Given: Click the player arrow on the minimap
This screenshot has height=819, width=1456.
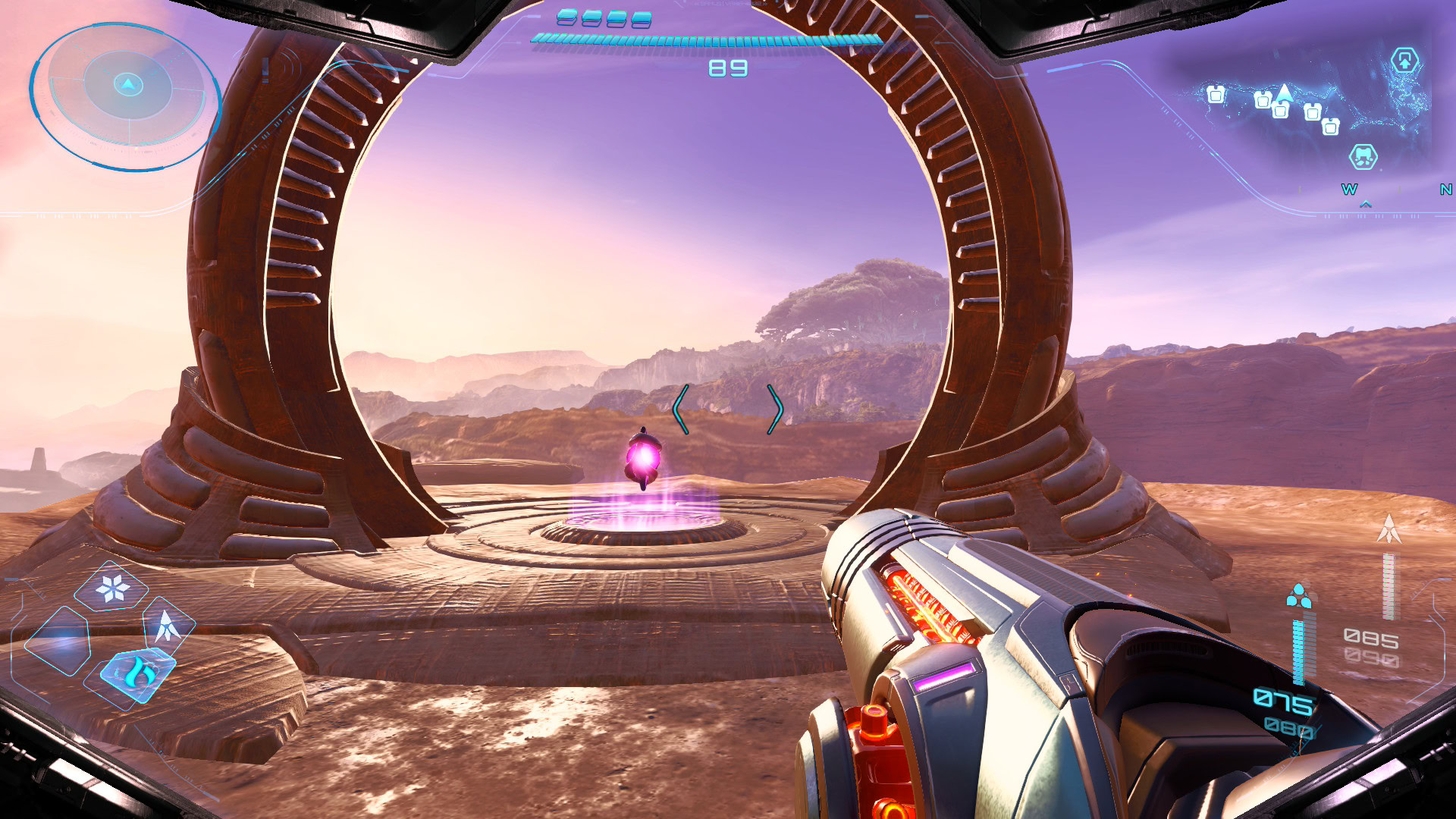Looking at the screenshot, I should coord(1284,93).
